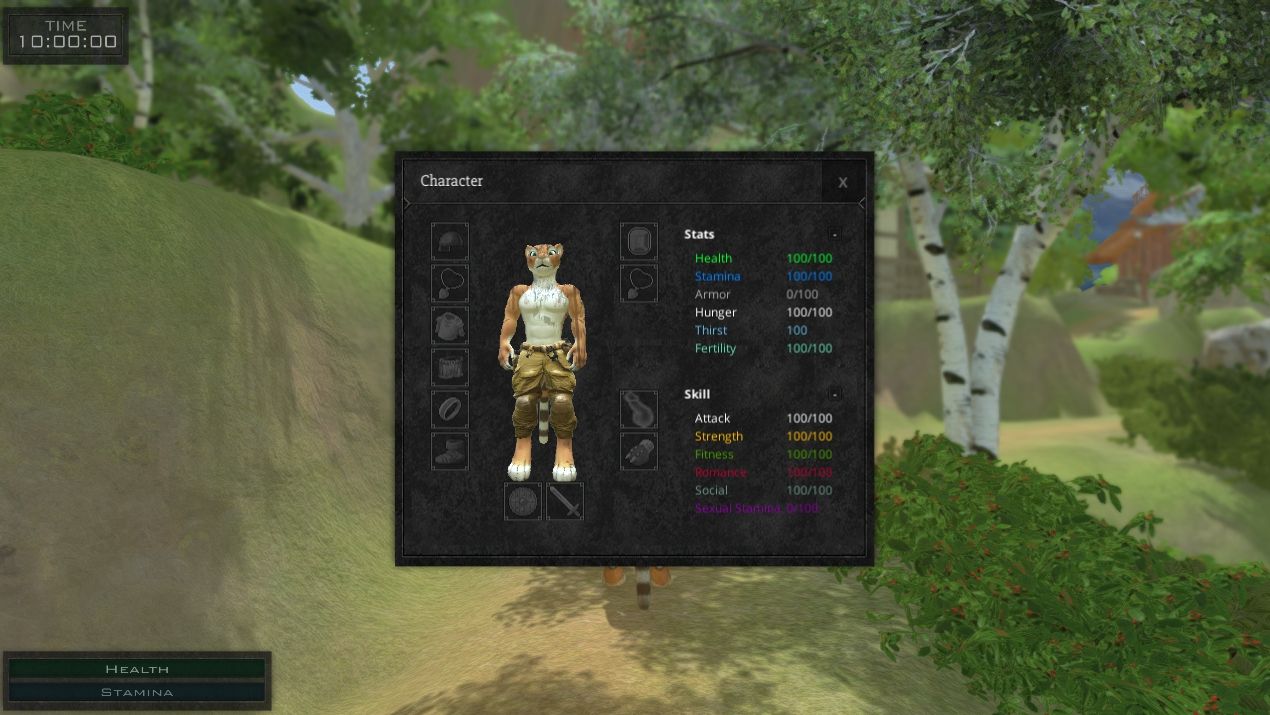Click the gauntlet gloves slot
Screen dimensions: 1270x715
click(x=639, y=451)
